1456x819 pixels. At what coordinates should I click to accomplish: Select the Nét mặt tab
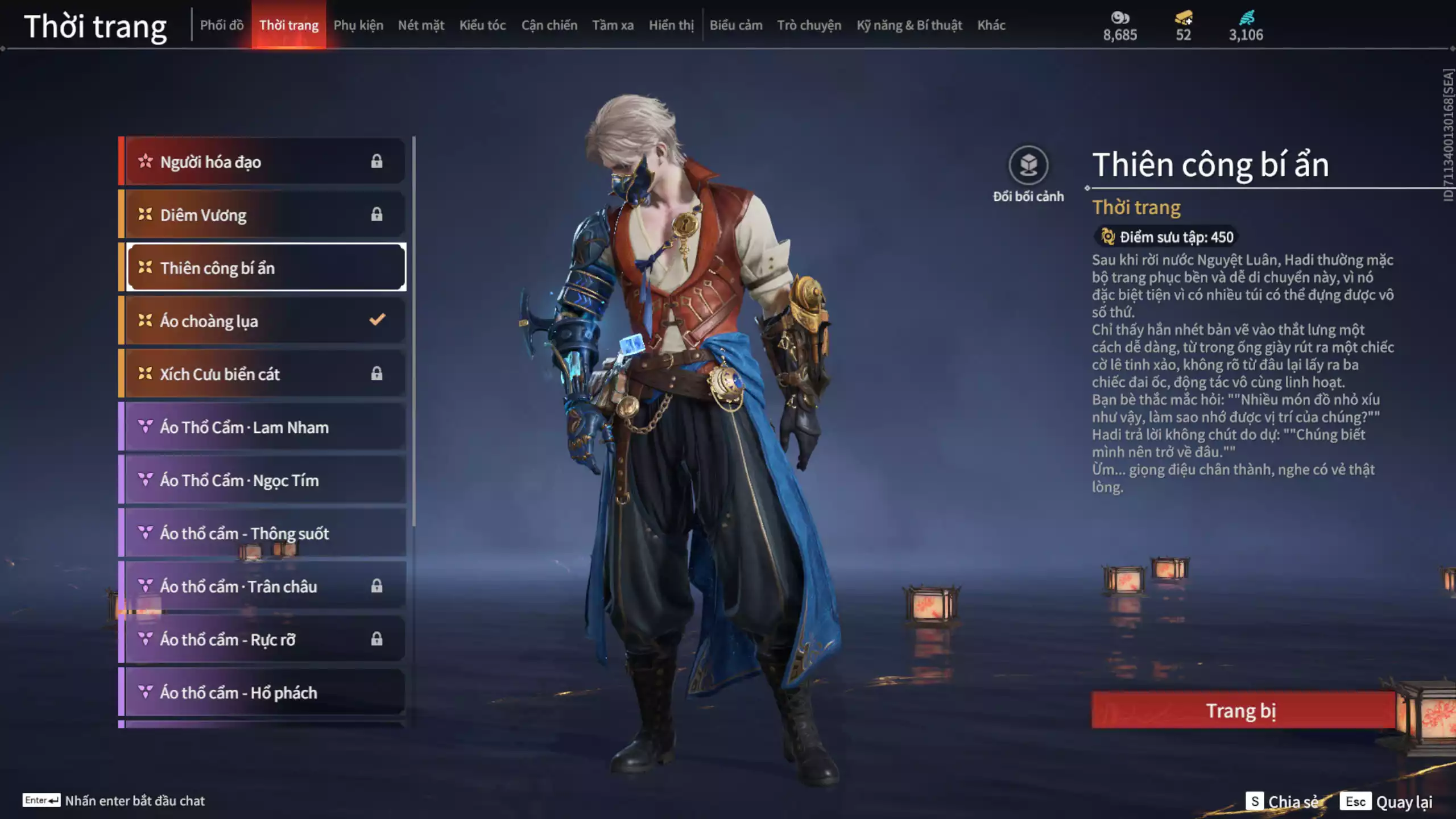pos(421,25)
